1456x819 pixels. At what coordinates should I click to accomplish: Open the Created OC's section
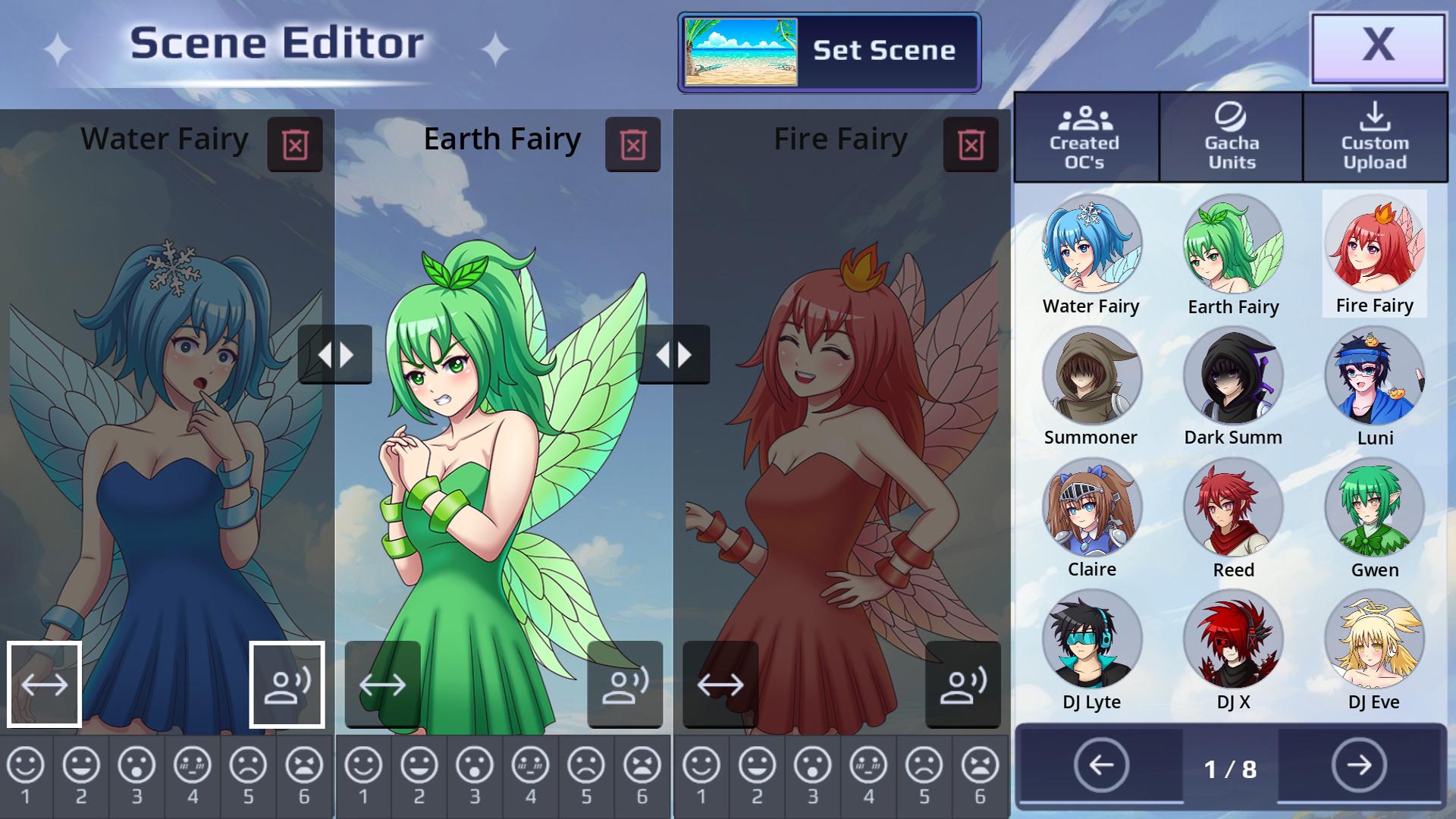pos(1086,138)
